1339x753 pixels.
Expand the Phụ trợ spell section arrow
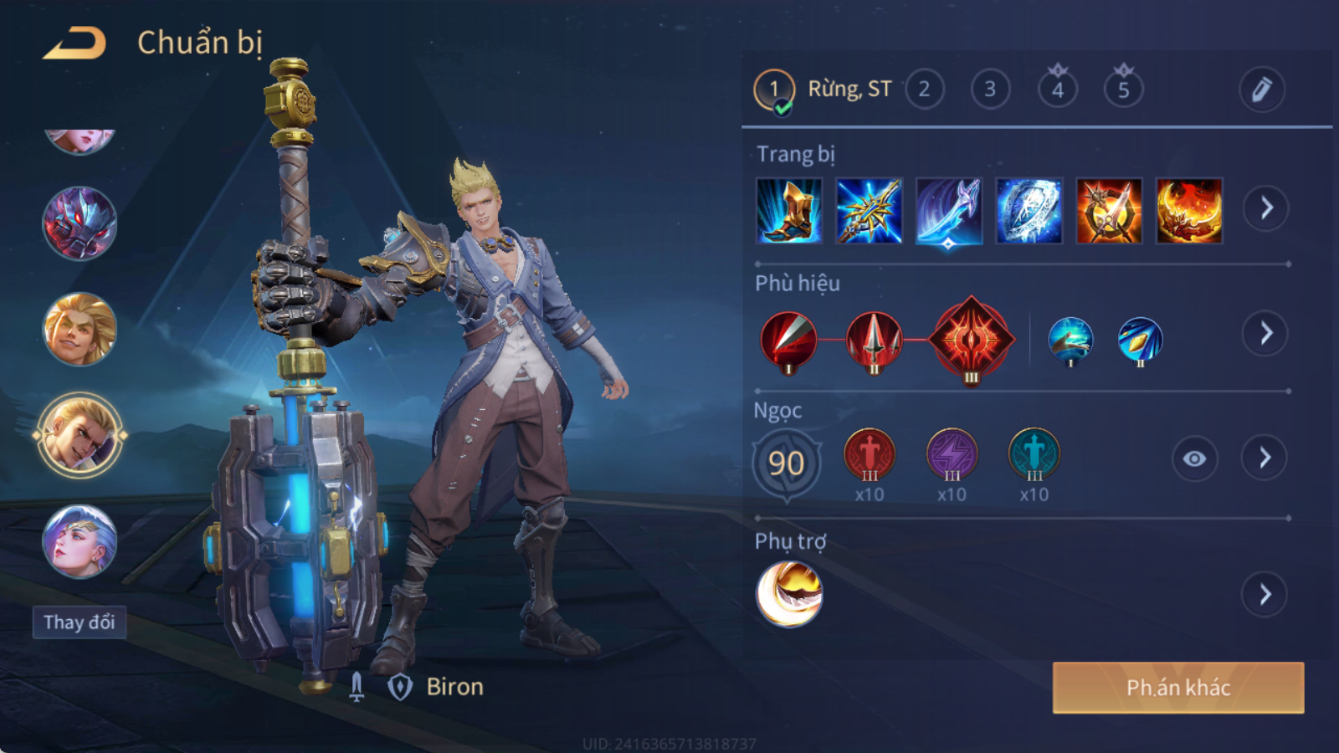tap(1265, 594)
